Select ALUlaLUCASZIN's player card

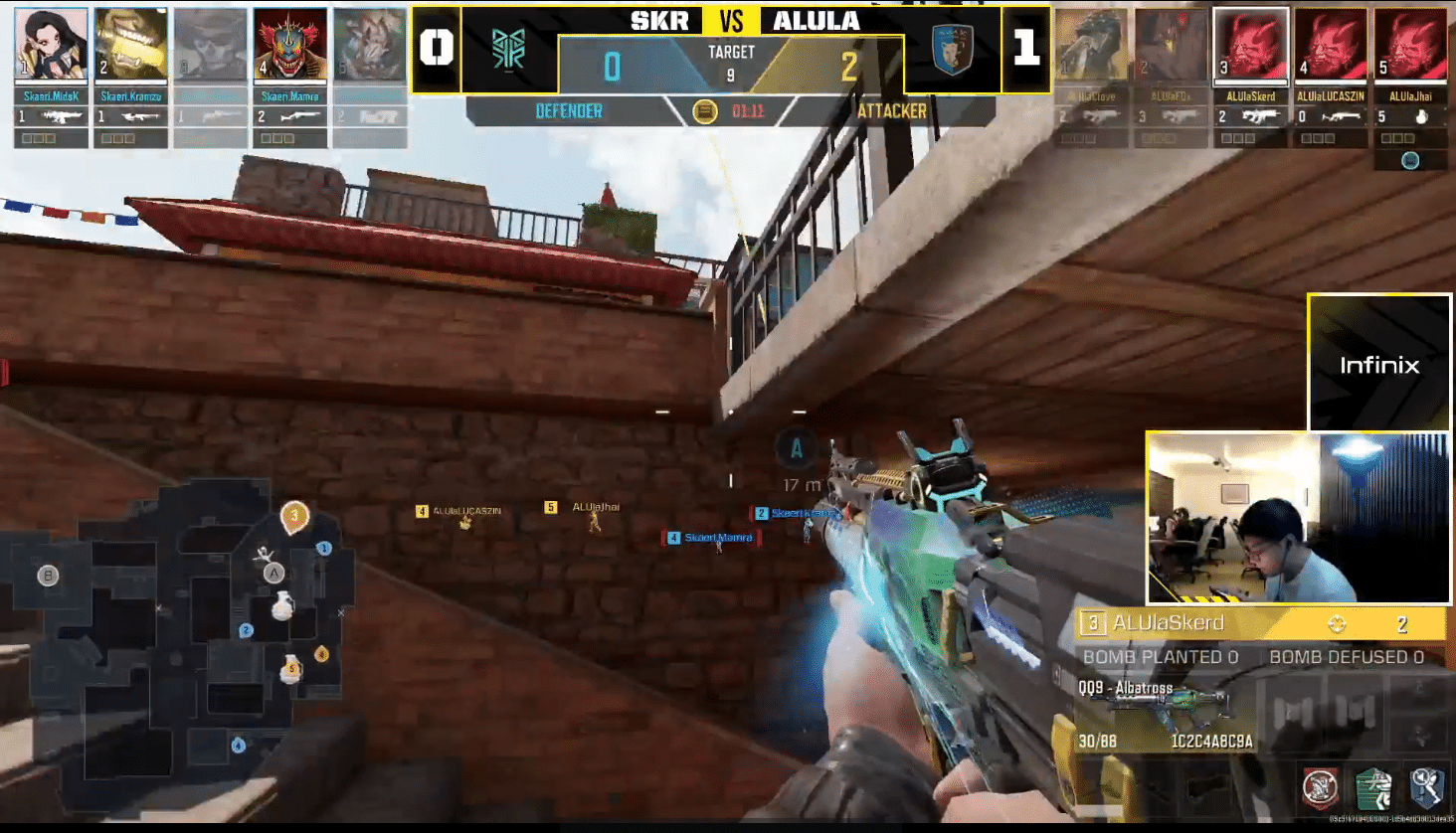tap(1330, 45)
